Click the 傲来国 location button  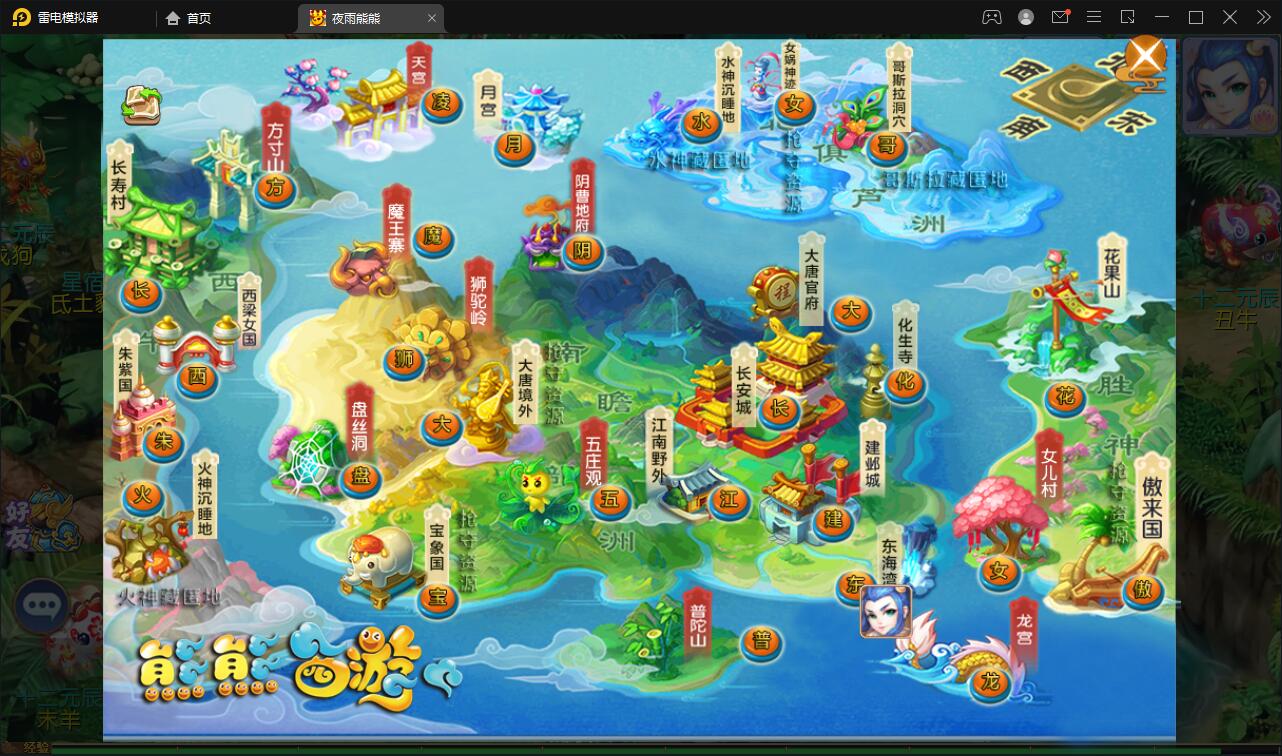tap(1143, 591)
